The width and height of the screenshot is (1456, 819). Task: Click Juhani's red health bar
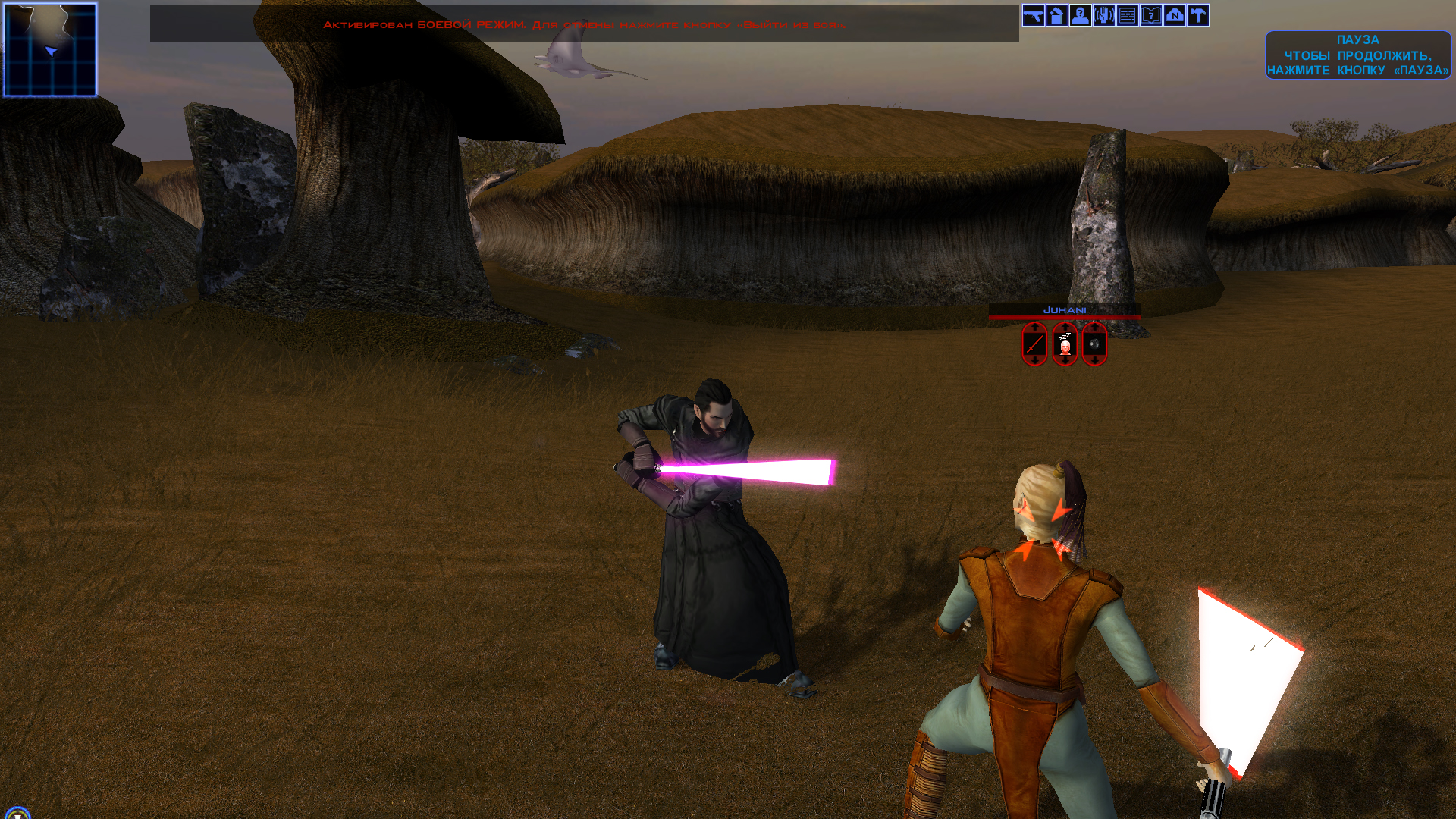pos(1065,318)
